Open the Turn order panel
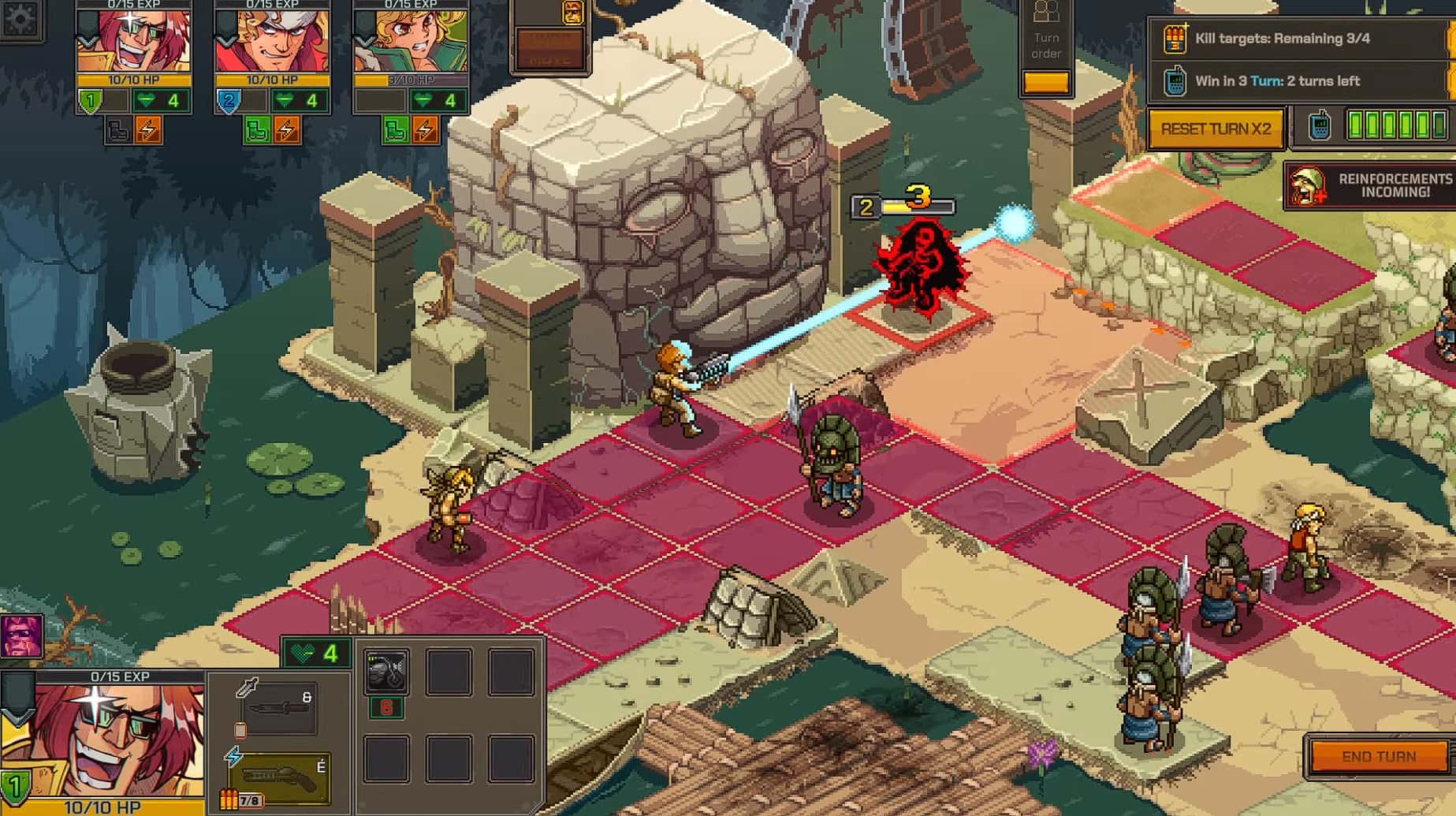Image resolution: width=1456 pixels, height=816 pixels. (1046, 47)
